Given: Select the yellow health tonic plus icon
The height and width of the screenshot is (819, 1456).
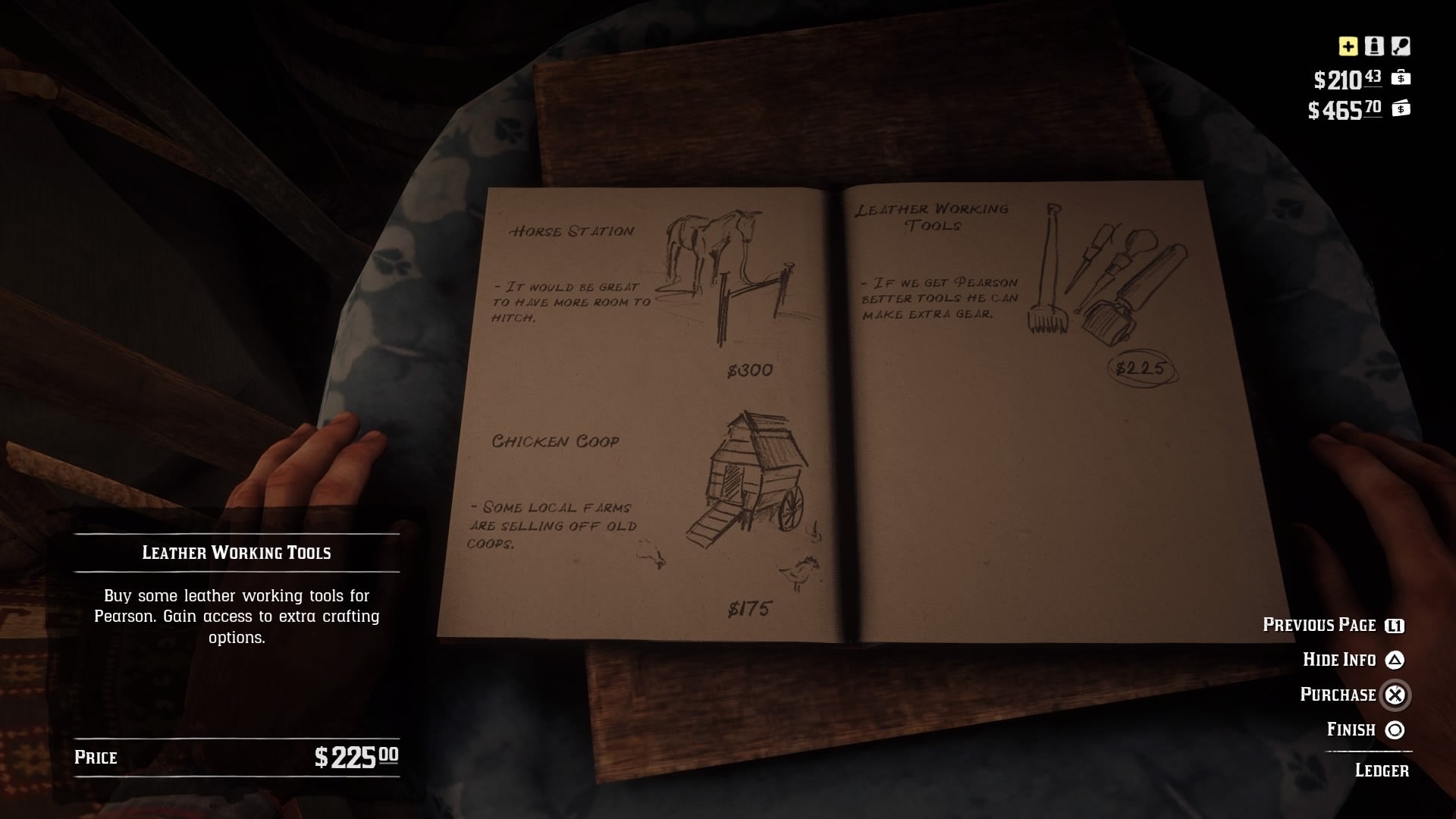Looking at the screenshot, I should [x=1348, y=46].
